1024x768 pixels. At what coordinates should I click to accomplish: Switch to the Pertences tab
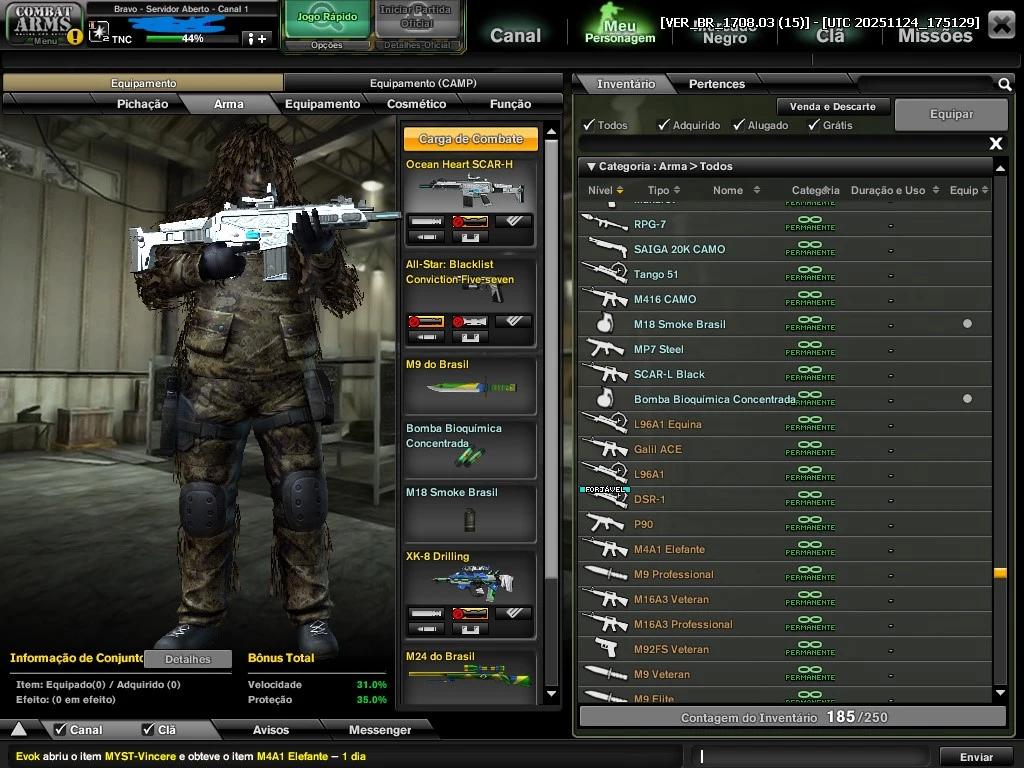(716, 84)
